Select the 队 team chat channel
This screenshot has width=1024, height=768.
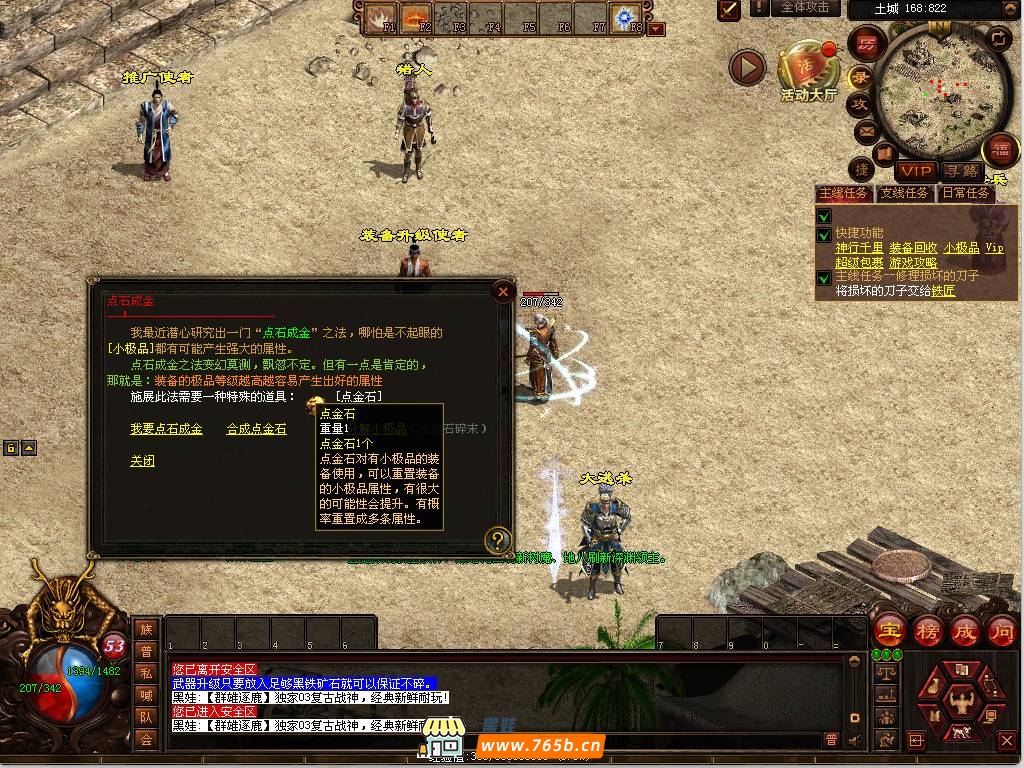click(146, 716)
